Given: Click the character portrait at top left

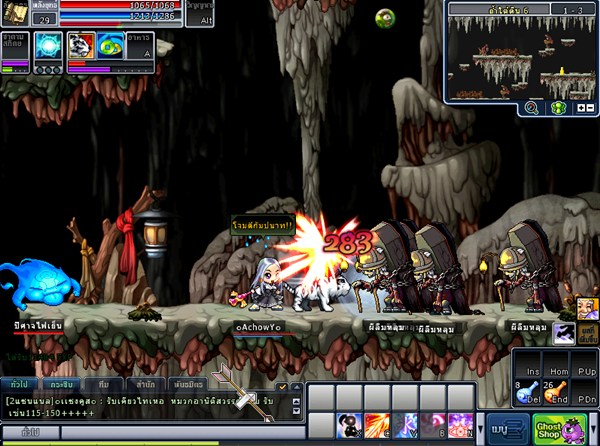Looking at the screenshot, I should tap(16, 13).
